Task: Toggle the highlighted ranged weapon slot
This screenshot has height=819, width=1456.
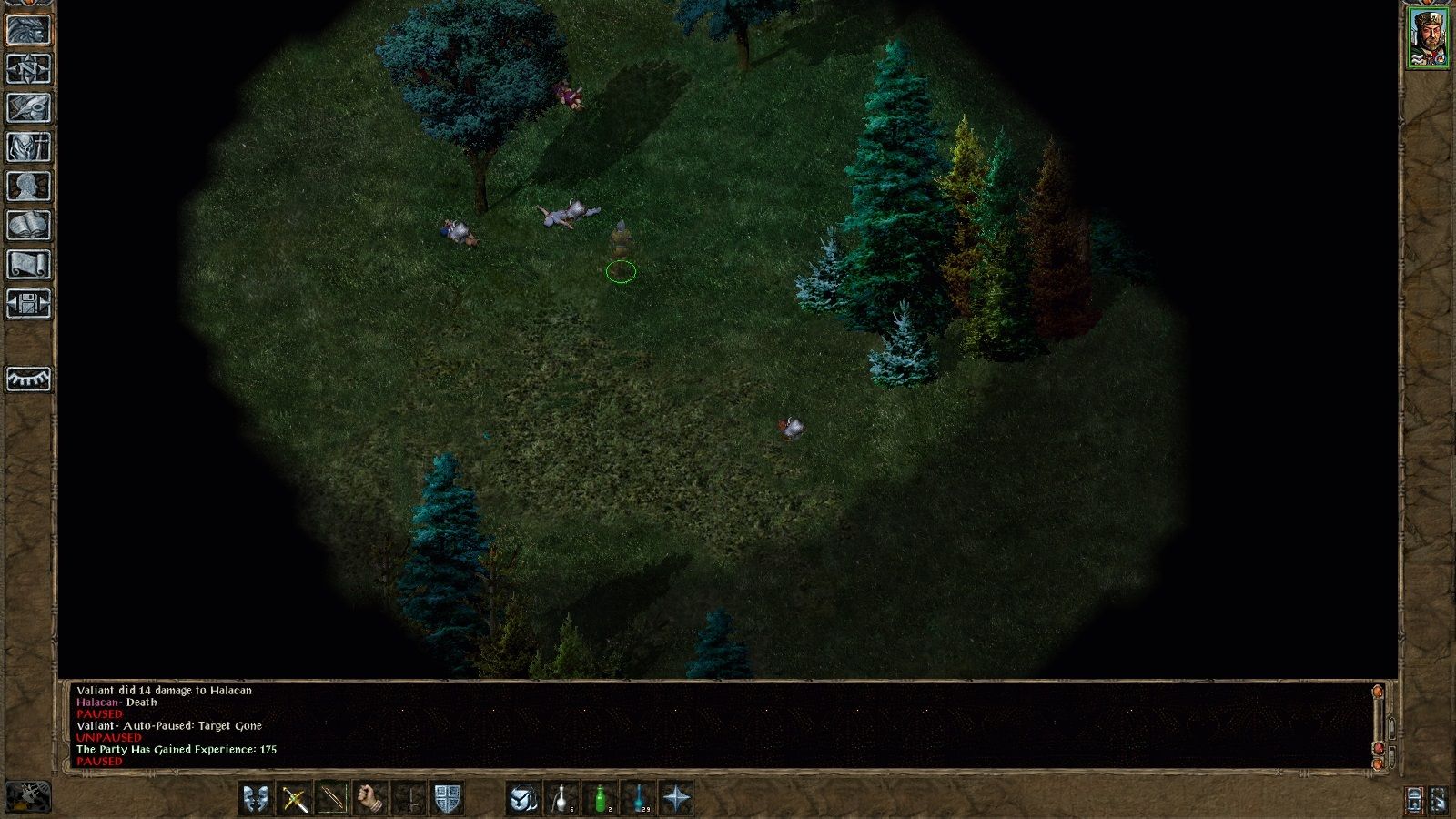Action: (331, 798)
